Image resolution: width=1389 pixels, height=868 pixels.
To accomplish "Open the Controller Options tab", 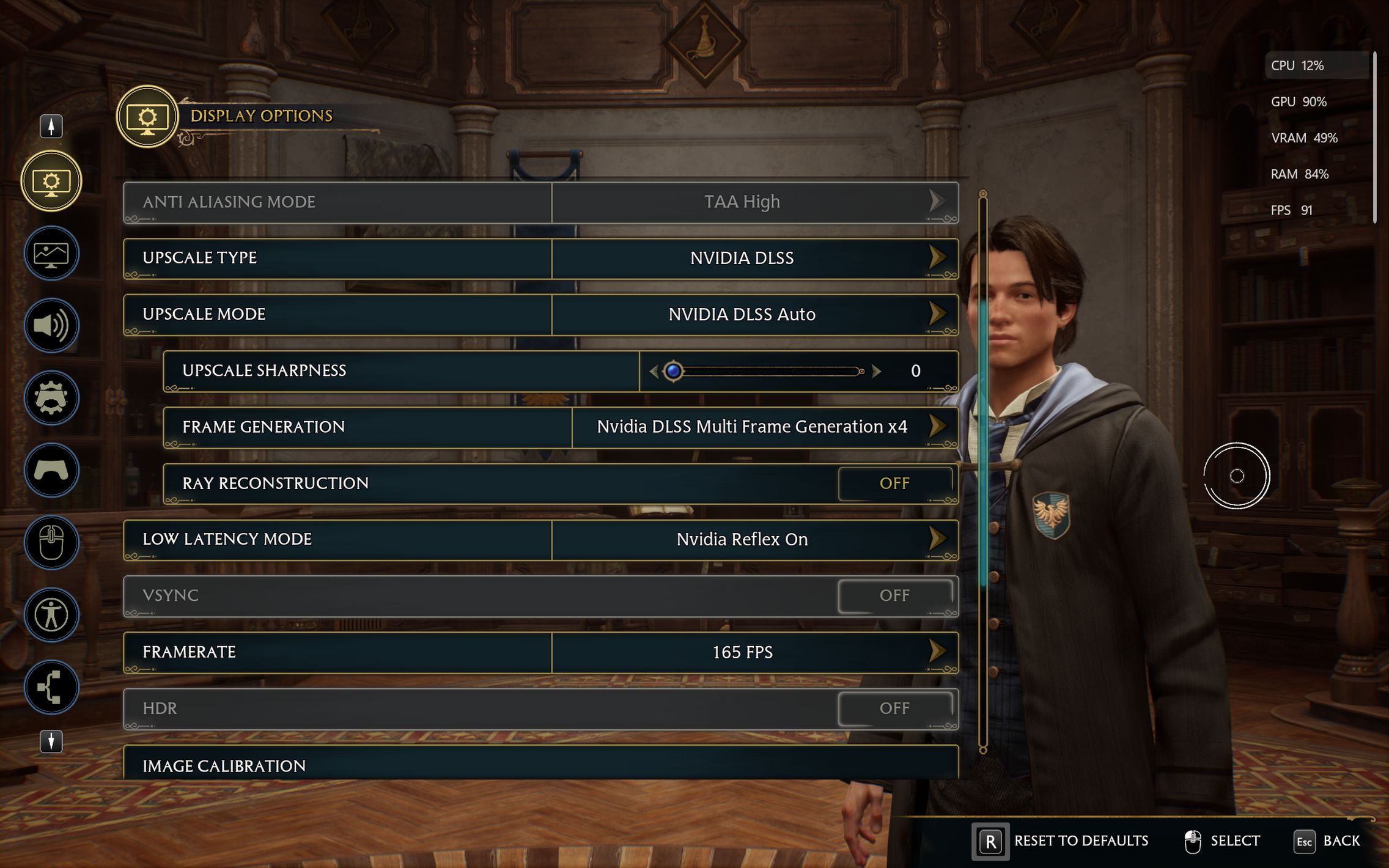I will pos(51,470).
